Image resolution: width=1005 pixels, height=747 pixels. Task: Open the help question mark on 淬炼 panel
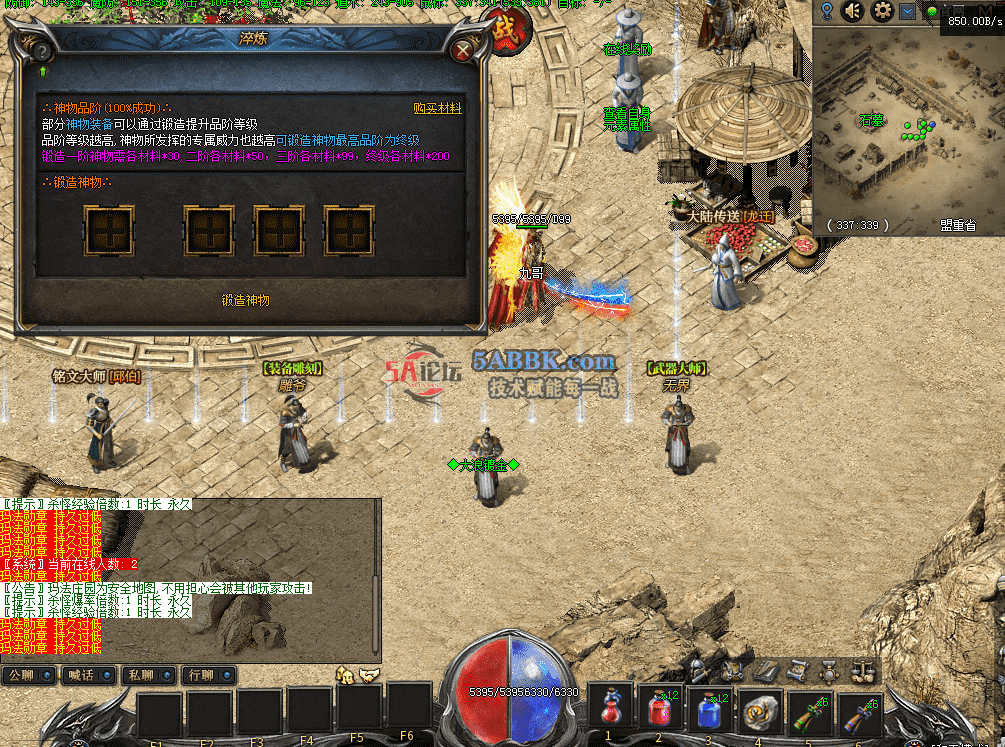click(x=43, y=50)
